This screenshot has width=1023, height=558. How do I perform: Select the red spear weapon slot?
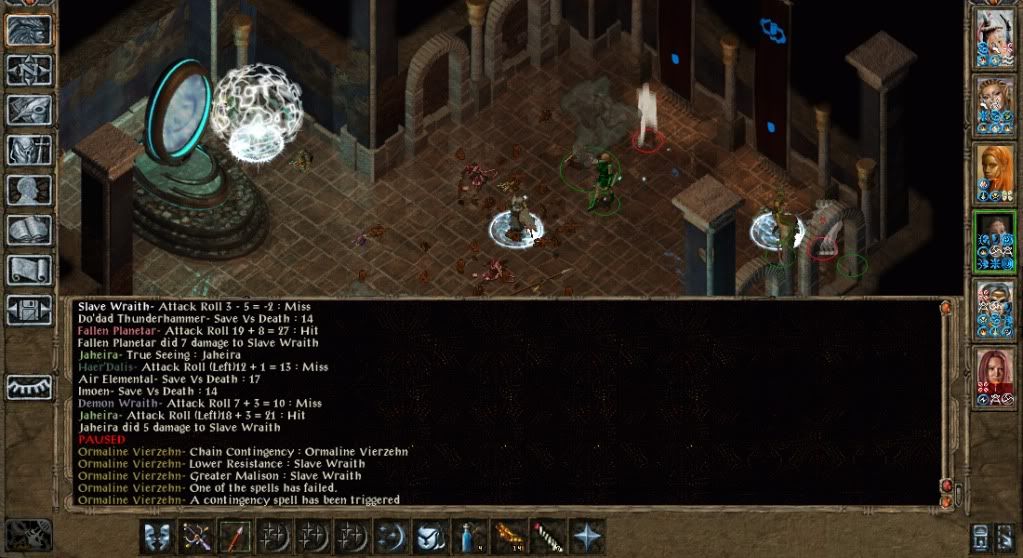coord(234,537)
